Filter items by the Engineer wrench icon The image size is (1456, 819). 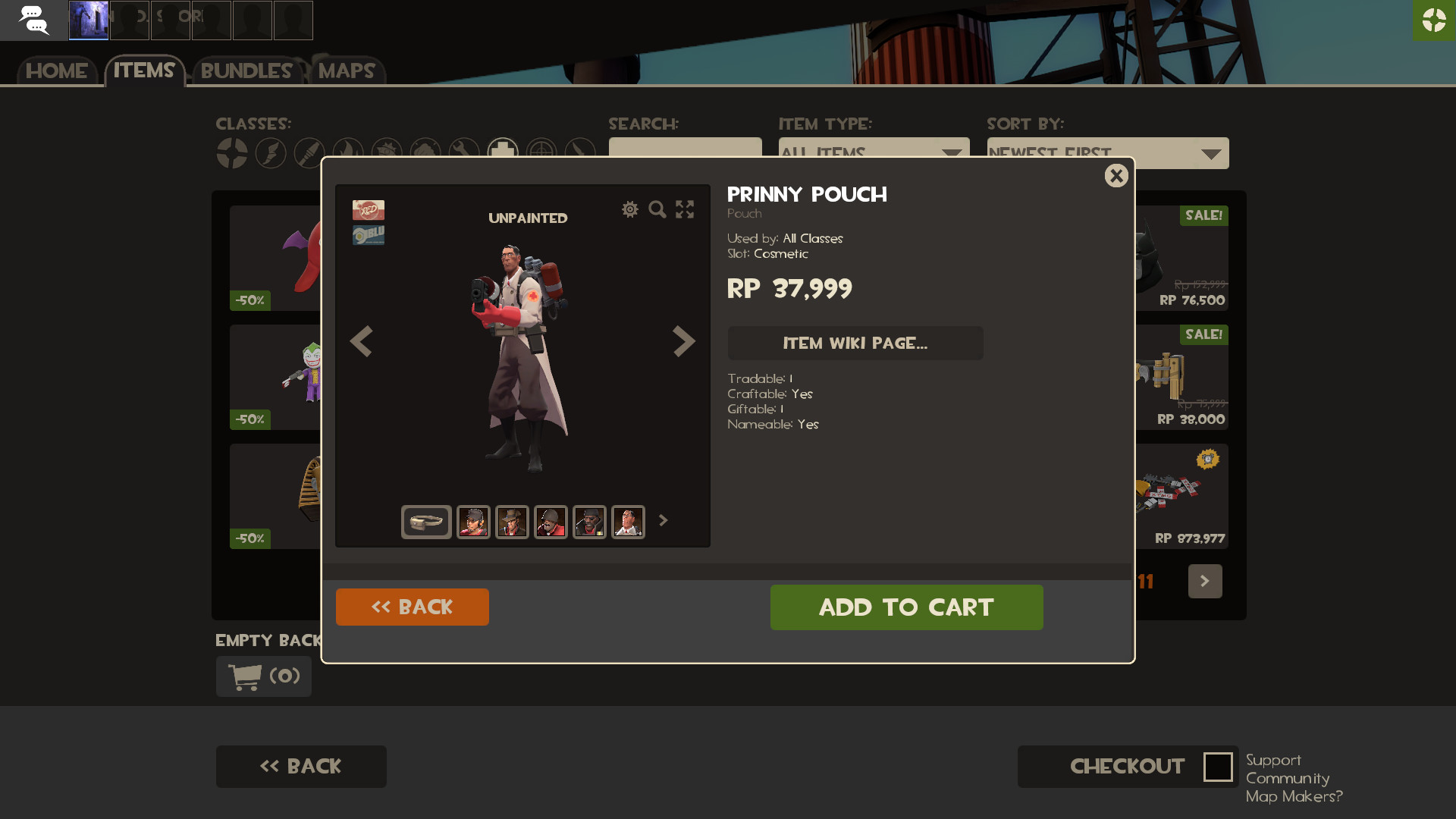(464, 152)
